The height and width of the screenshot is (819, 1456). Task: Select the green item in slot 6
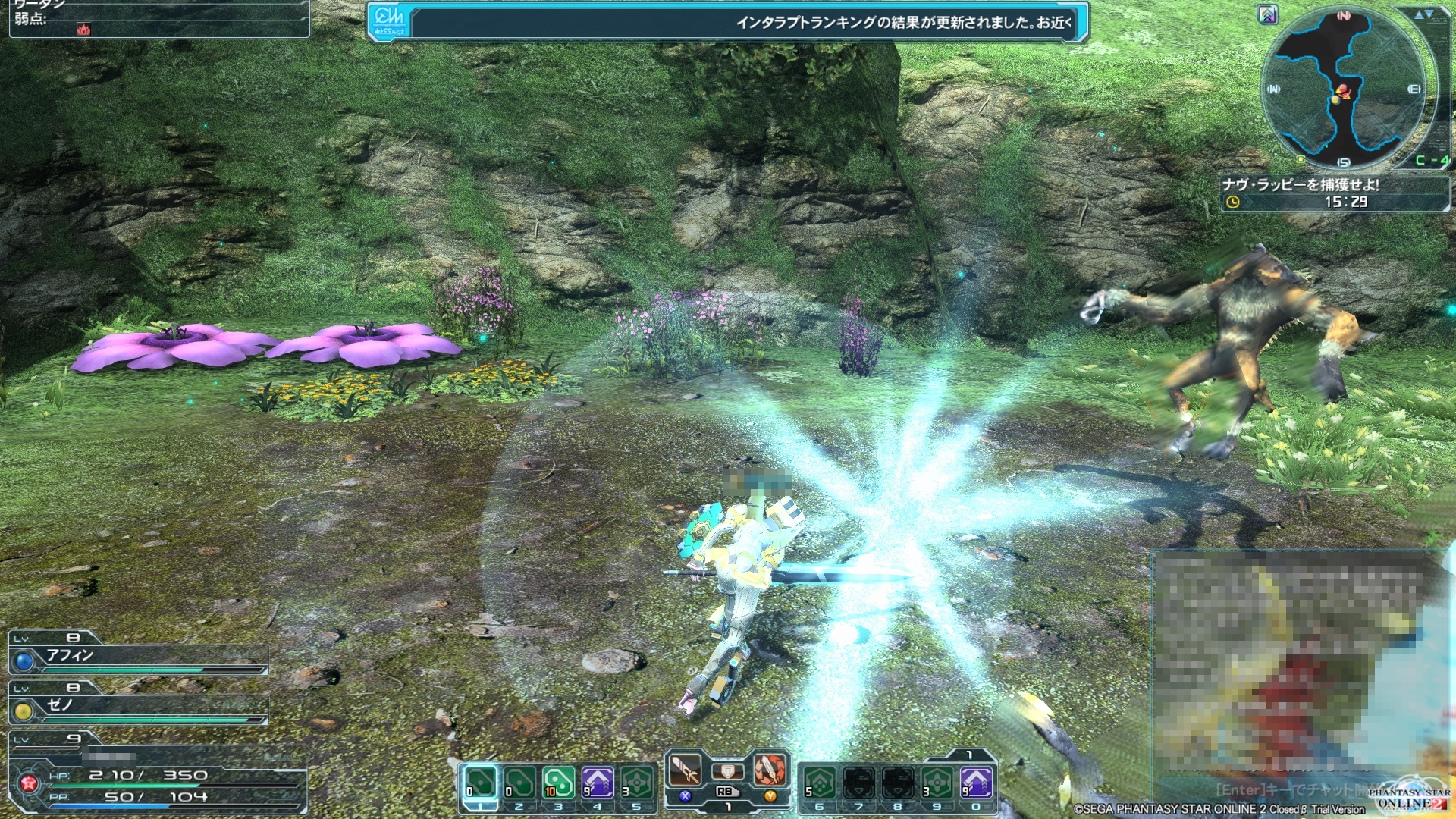click(x=820, y=783)
